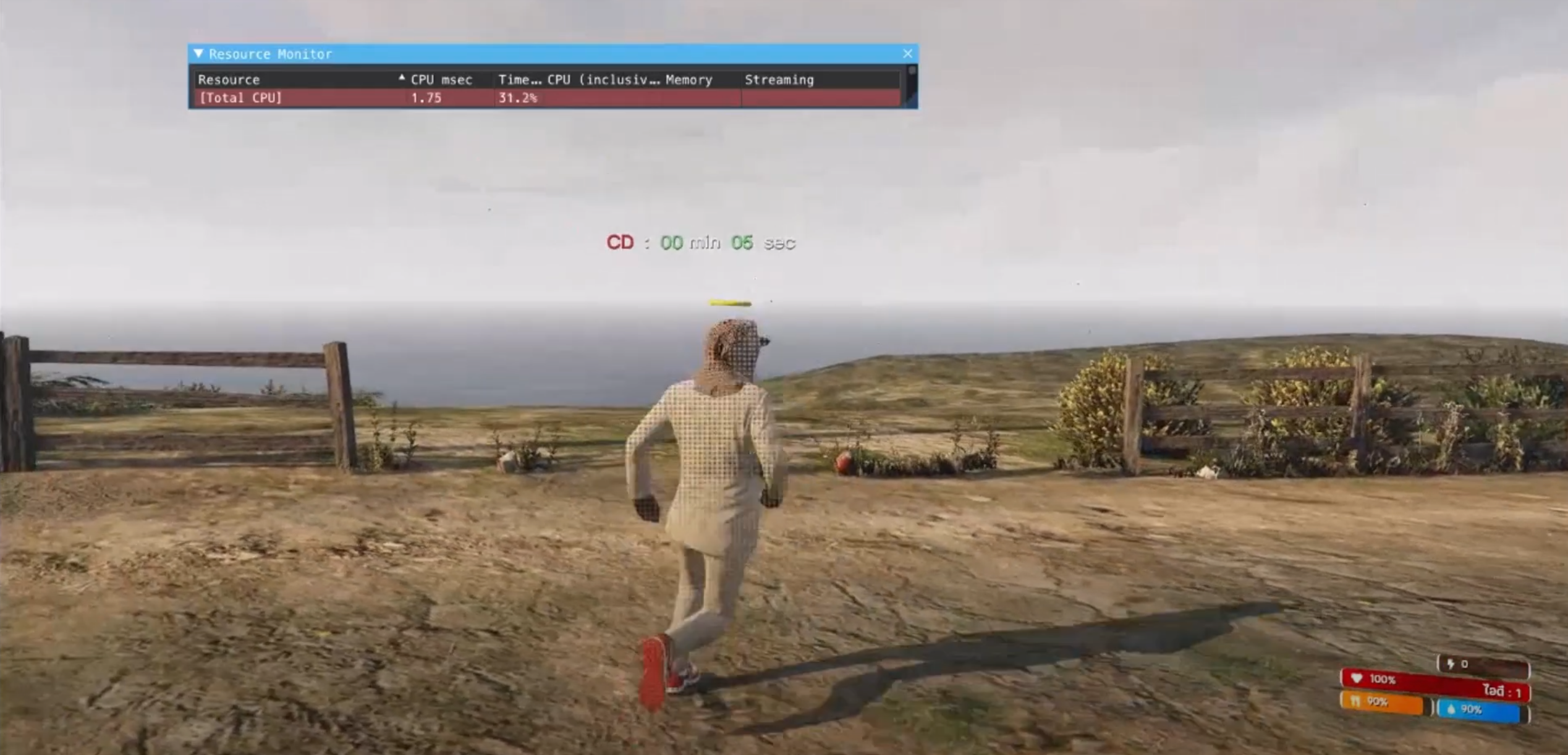This screenshot has width=1568, height=755.
Task: Collapse the Resource Monitor panel arrow
Action: point(198,54)
